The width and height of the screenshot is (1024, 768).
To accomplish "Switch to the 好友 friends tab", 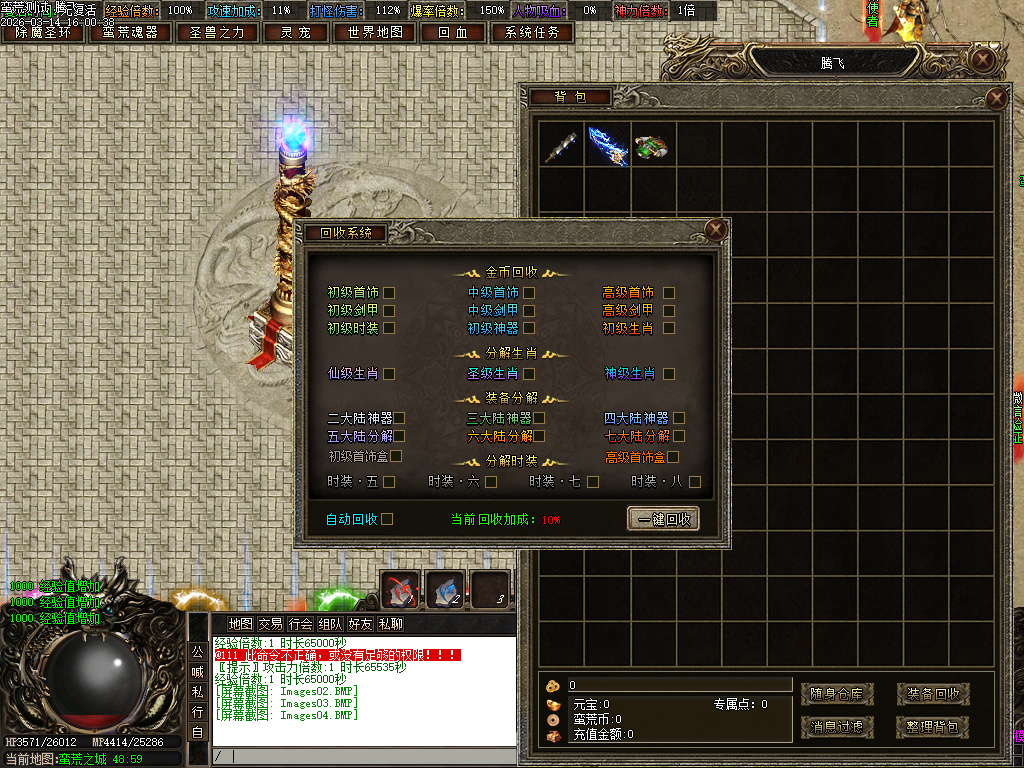I will pos(360,624).
